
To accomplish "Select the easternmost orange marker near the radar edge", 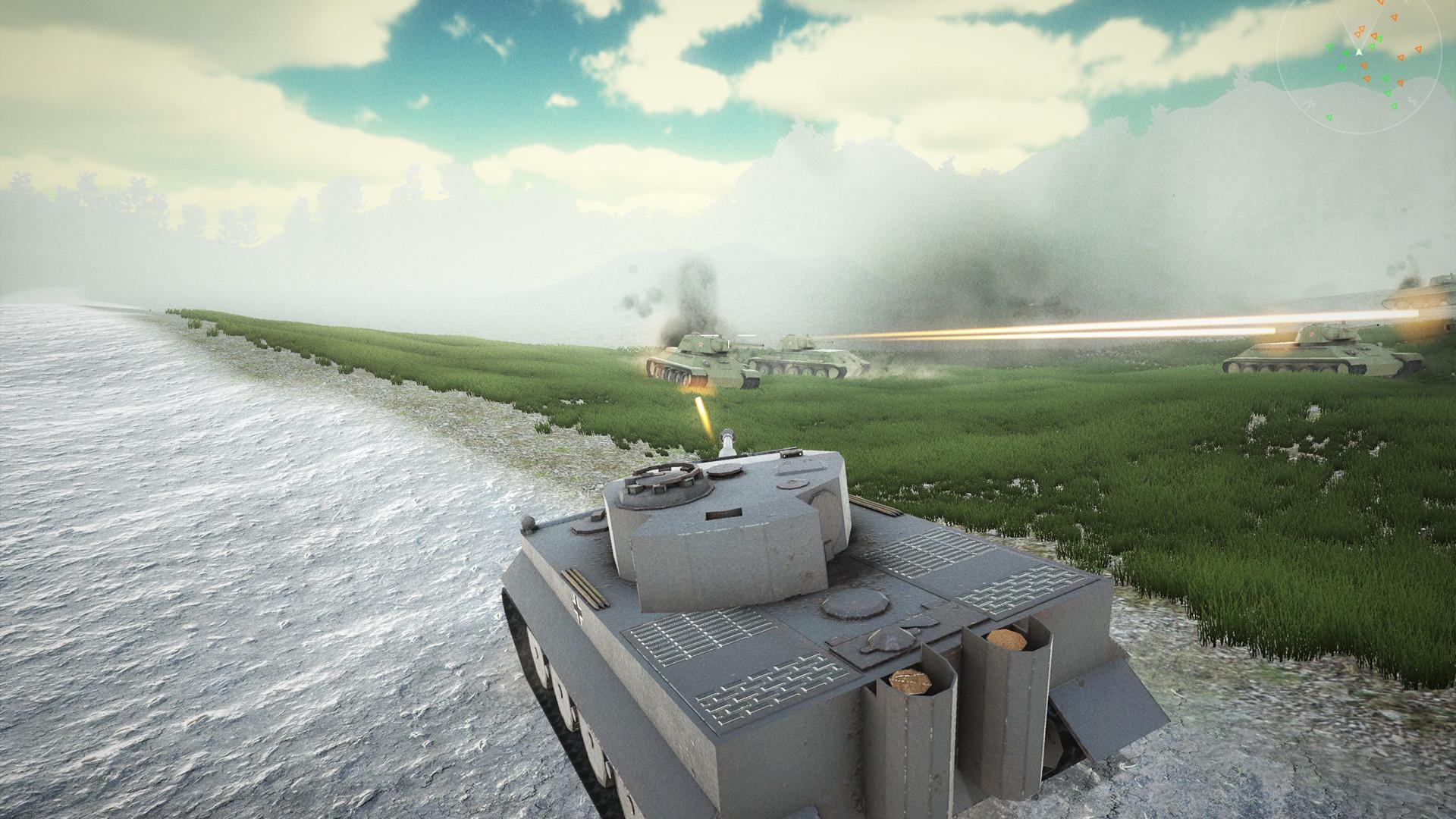I will click(1418, 49).
